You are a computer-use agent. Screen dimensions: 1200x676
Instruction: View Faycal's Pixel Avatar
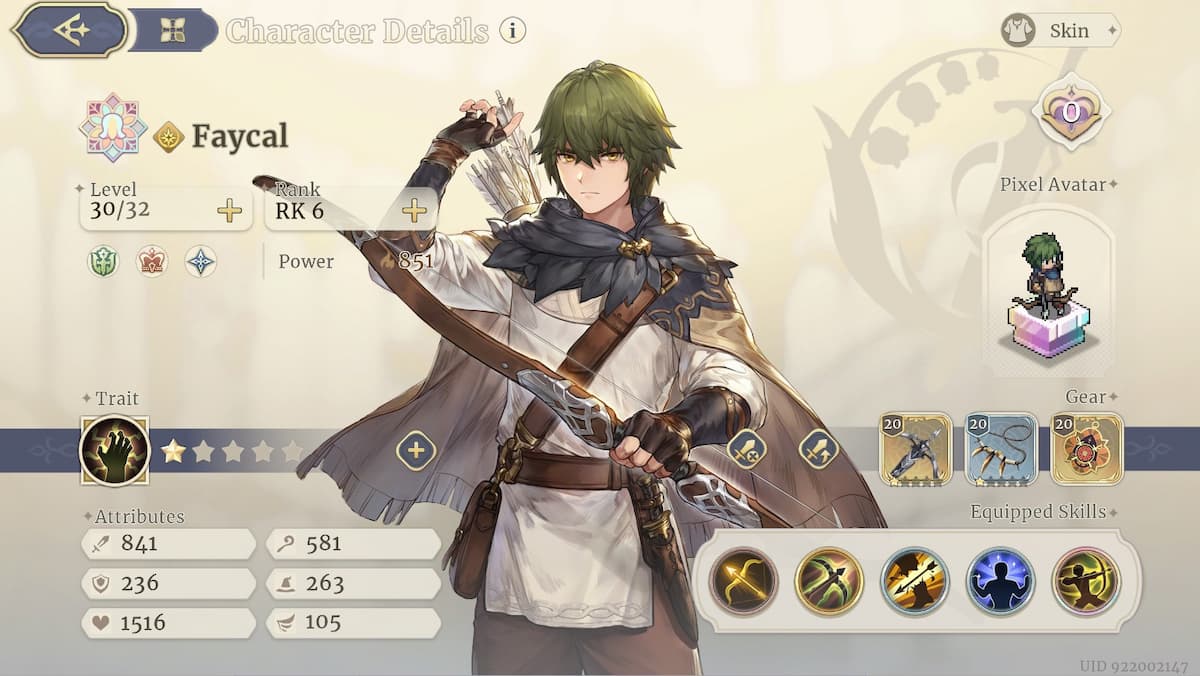(1048, 289)
